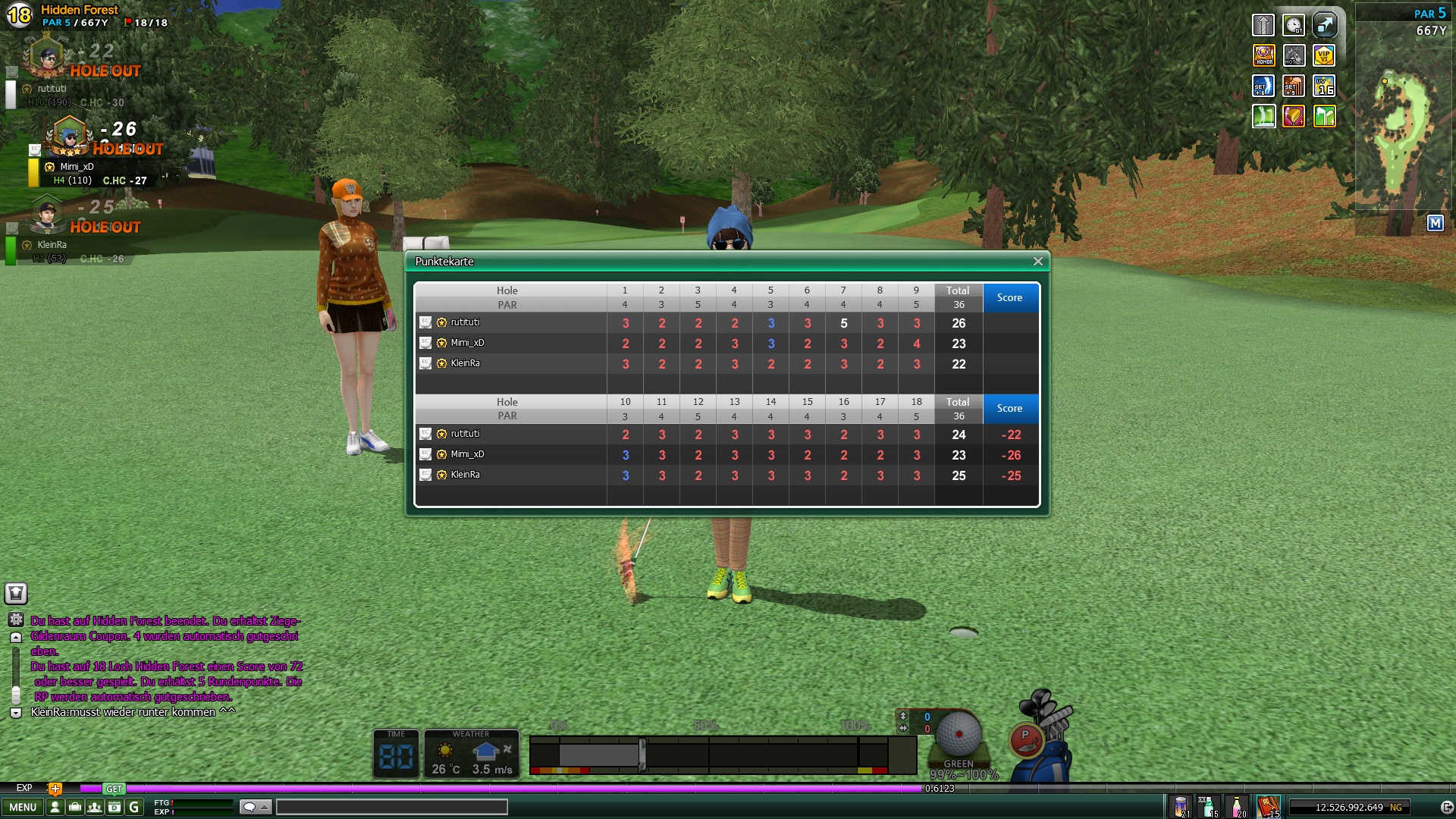The image size is (1456, 819).
Task: Click the GT clock icon
Action: click(x=1294, y=25)
